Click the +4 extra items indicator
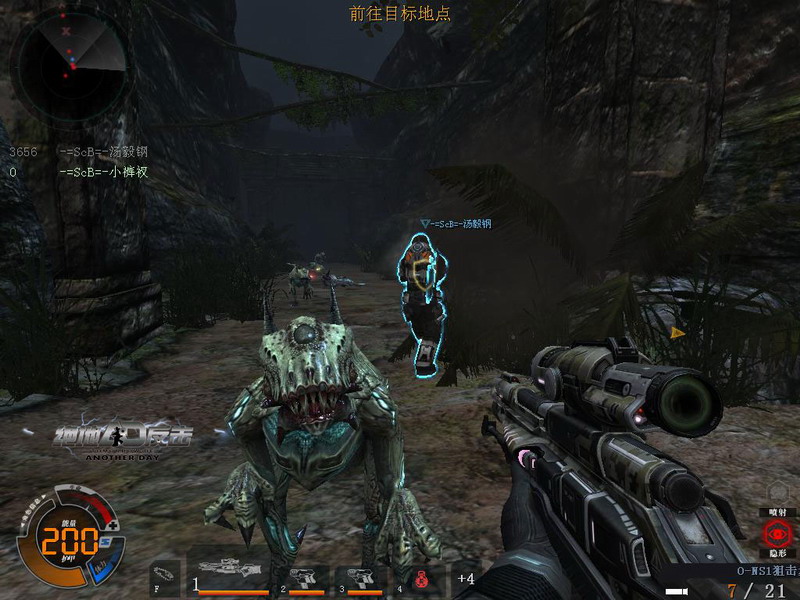Screen dimensions: 800x600 [465, 578]
